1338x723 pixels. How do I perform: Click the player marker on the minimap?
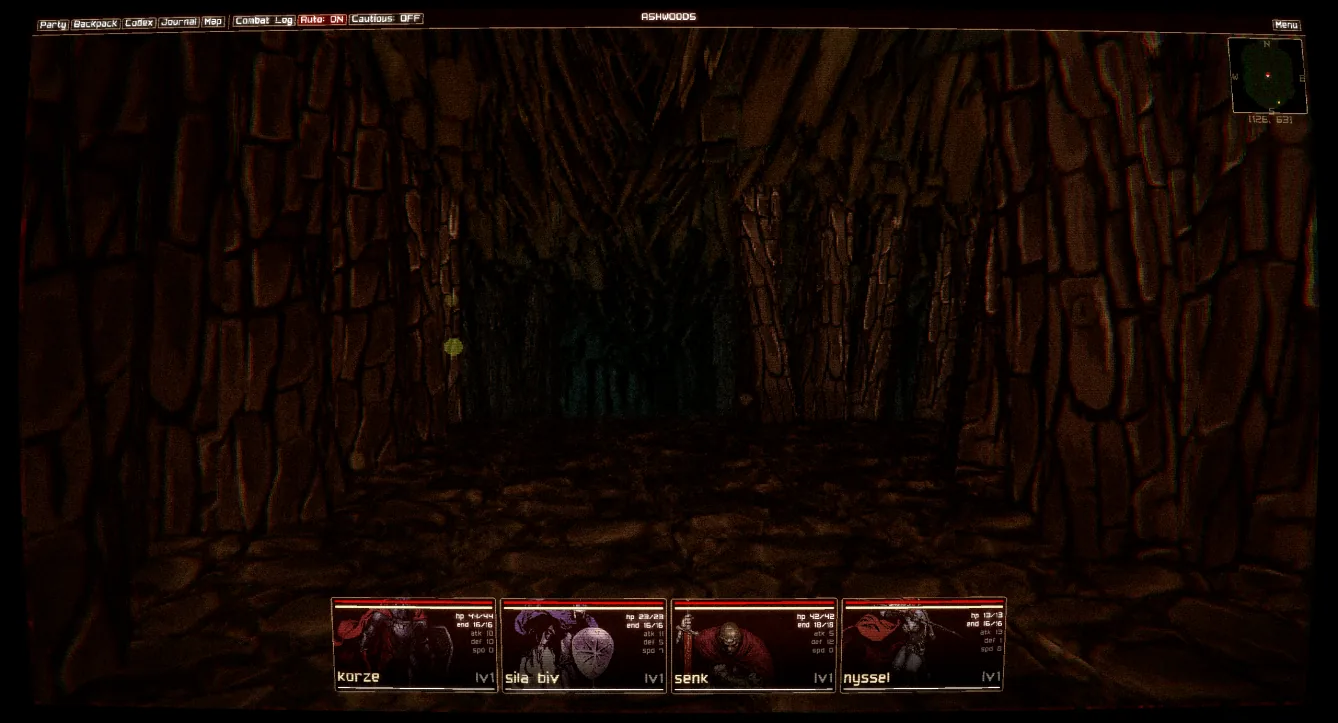(x=1268, y=75)
